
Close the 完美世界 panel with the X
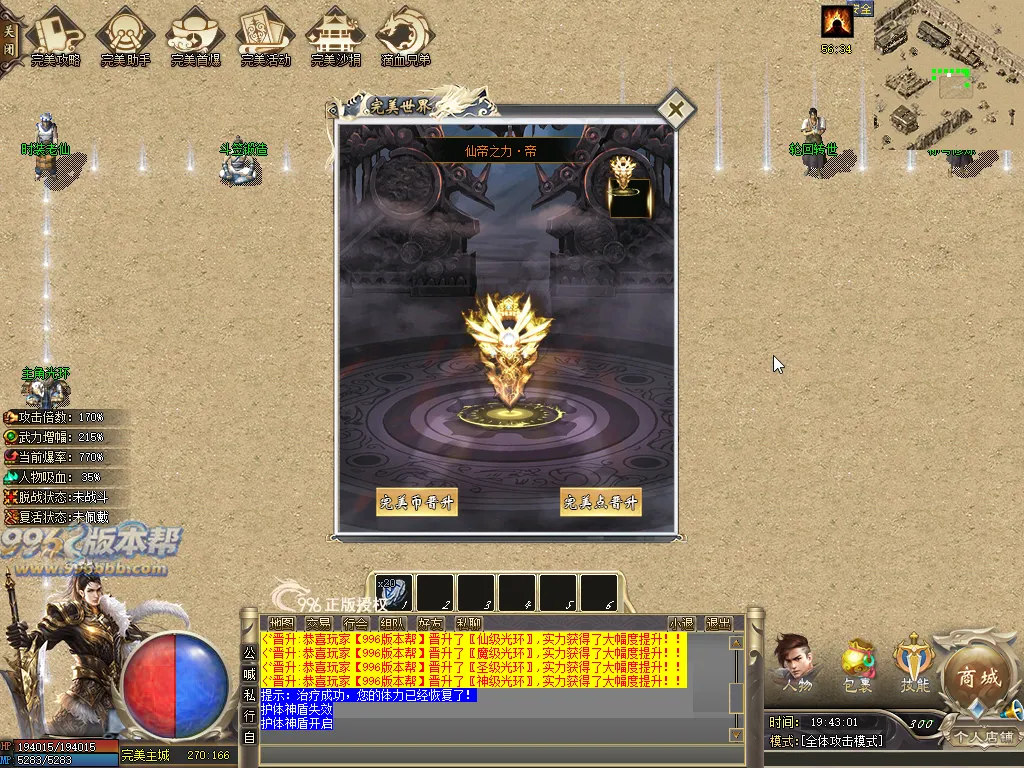[x=676, y=110]
